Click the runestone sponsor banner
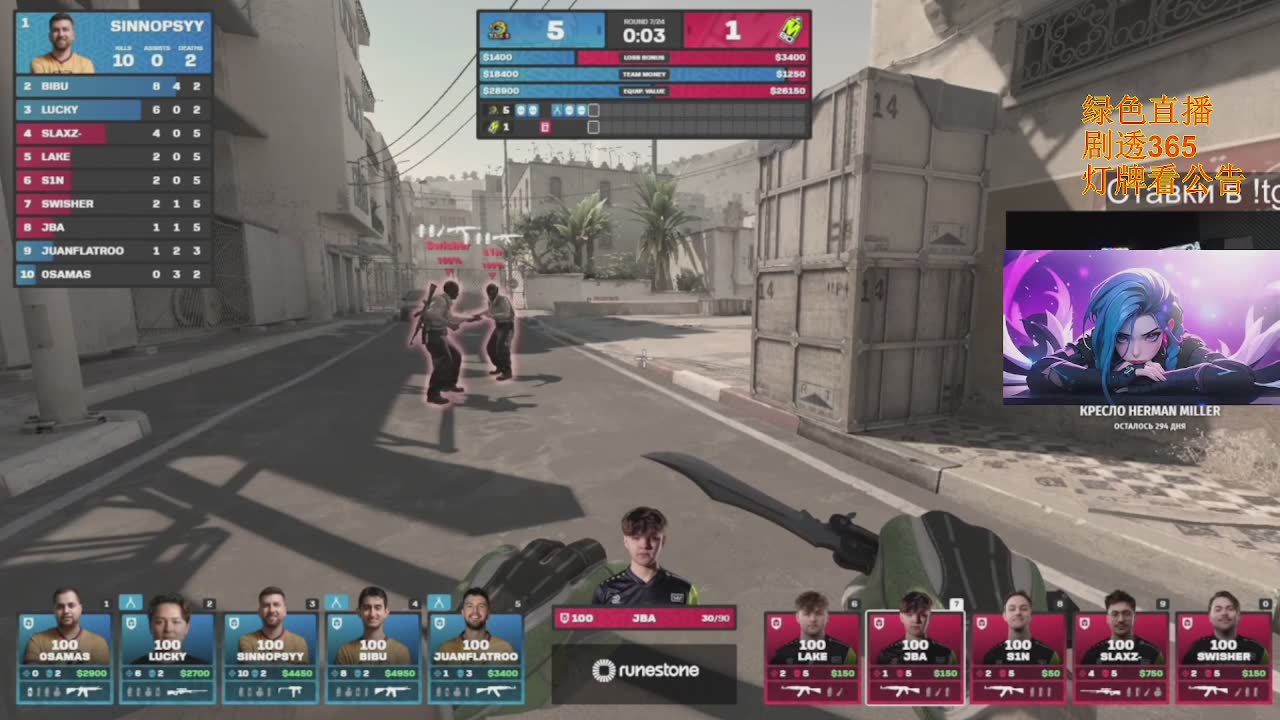This screenshot has height=720, width=1280. pyautogui.click(x=644, y=671)
